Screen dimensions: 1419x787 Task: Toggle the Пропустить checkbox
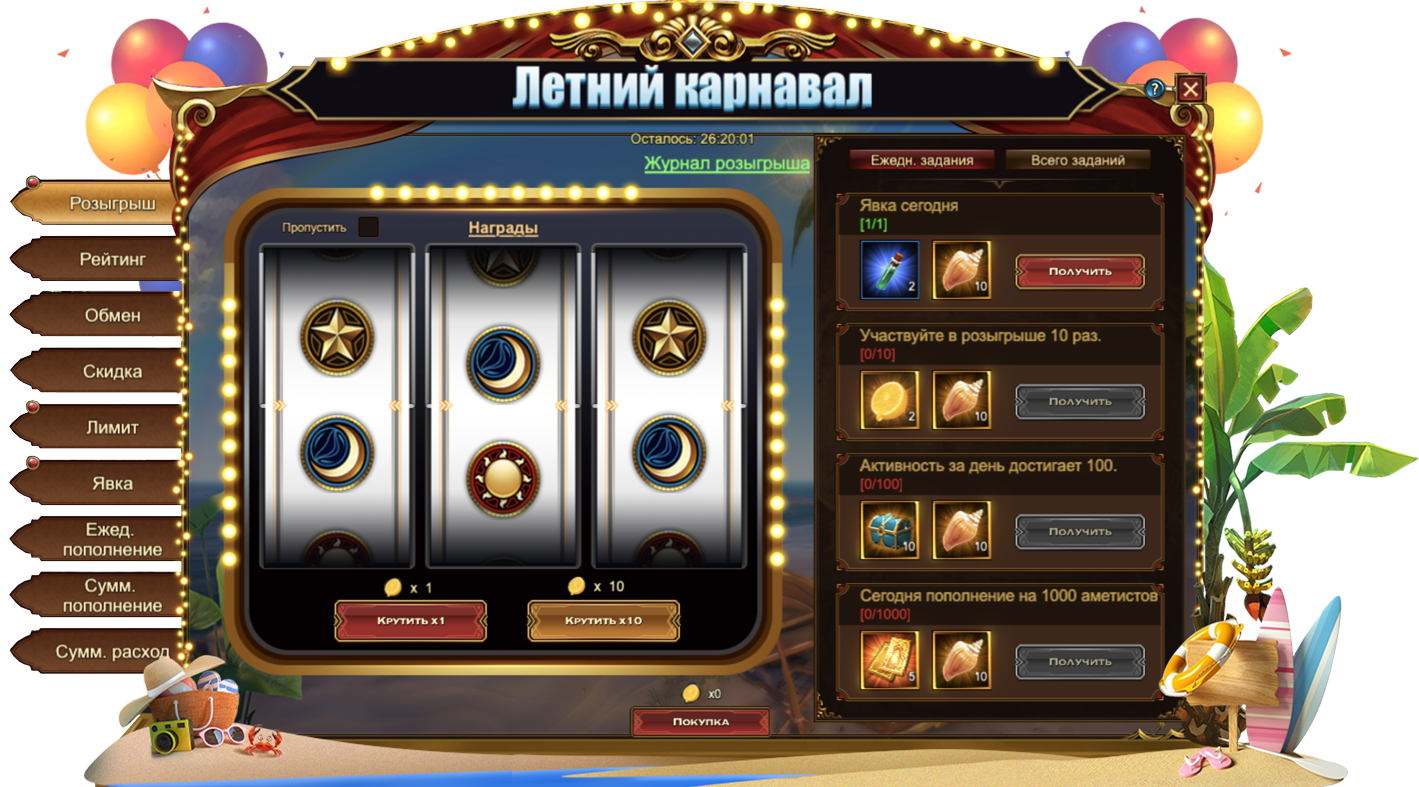368,227
